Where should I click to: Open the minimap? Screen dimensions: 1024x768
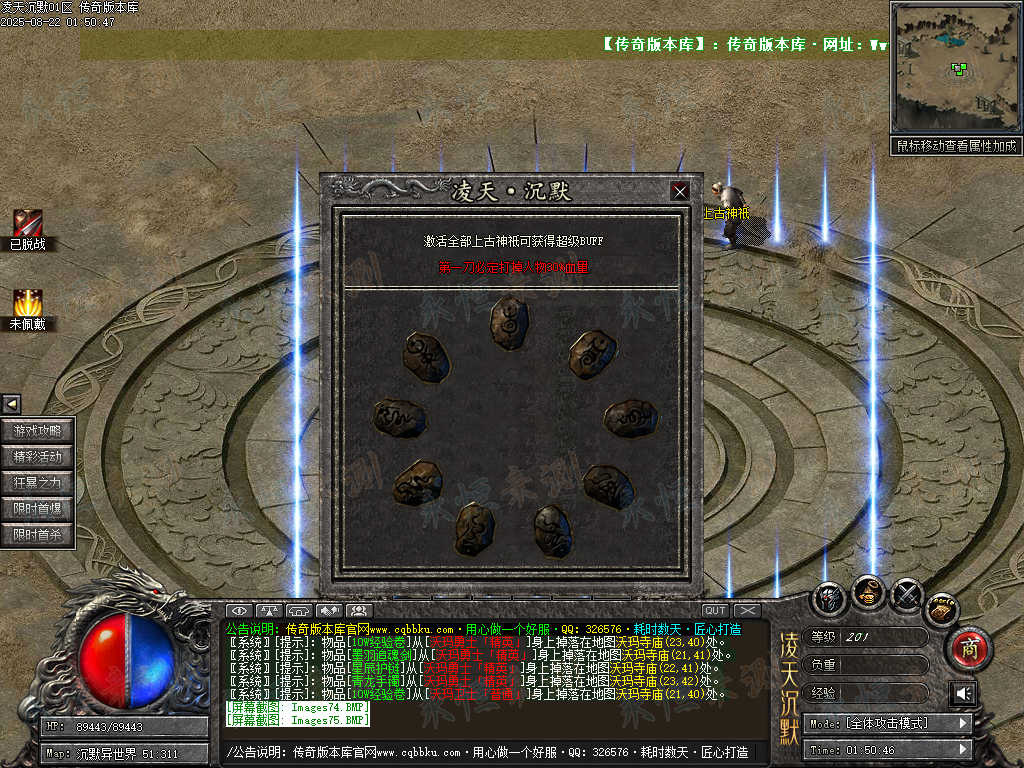[955, 68]
